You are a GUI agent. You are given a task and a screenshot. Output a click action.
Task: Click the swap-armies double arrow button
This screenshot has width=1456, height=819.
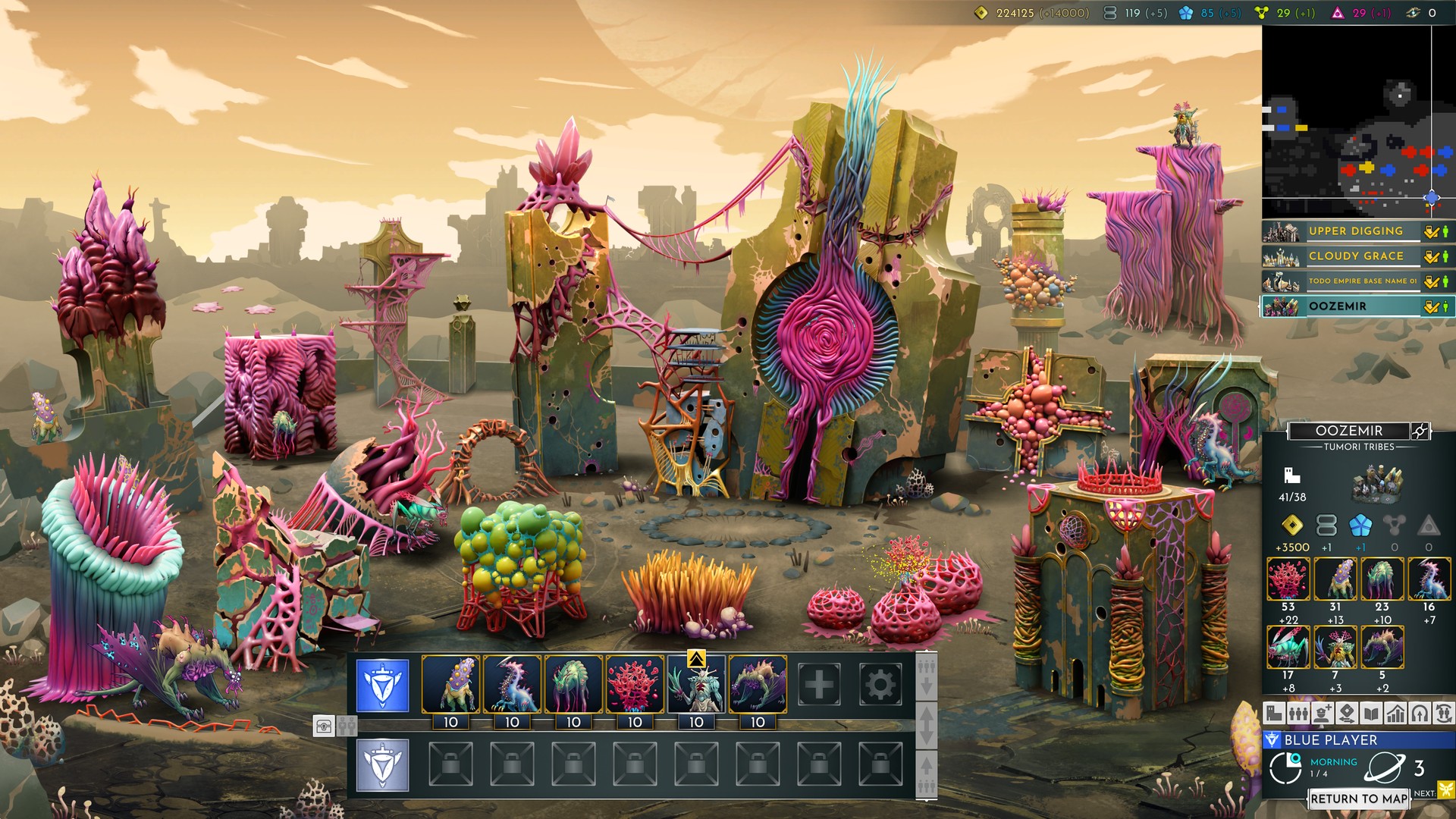(x=926, y=724)
